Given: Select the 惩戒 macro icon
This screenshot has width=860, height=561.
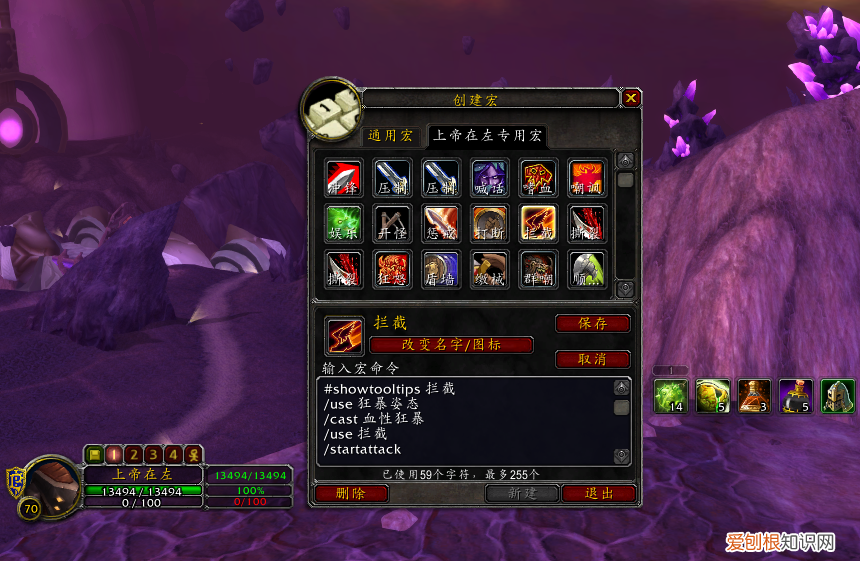Looking at the screenshot, I should pyautogui.click(x=441, y=223).
